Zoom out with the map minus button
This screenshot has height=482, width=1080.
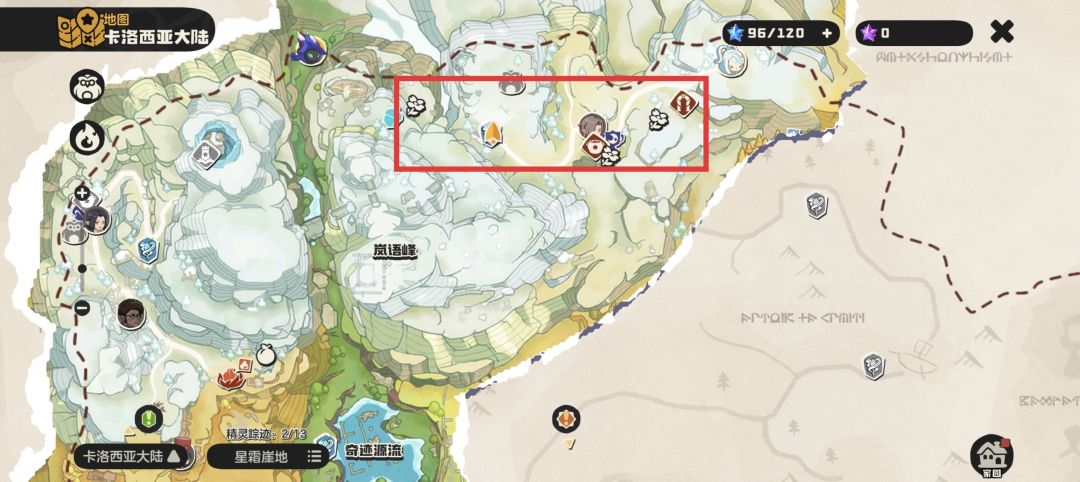pos(82,308)
